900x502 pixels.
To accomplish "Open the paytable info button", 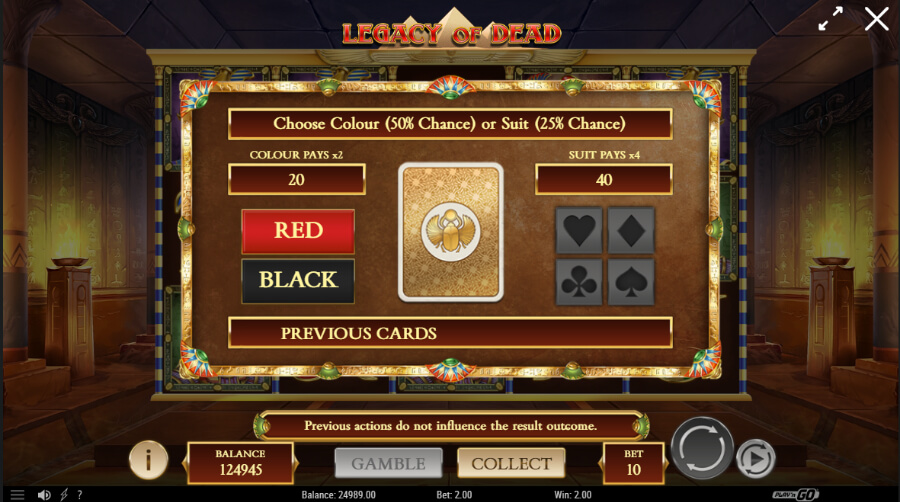I will [x=148, y=460].
